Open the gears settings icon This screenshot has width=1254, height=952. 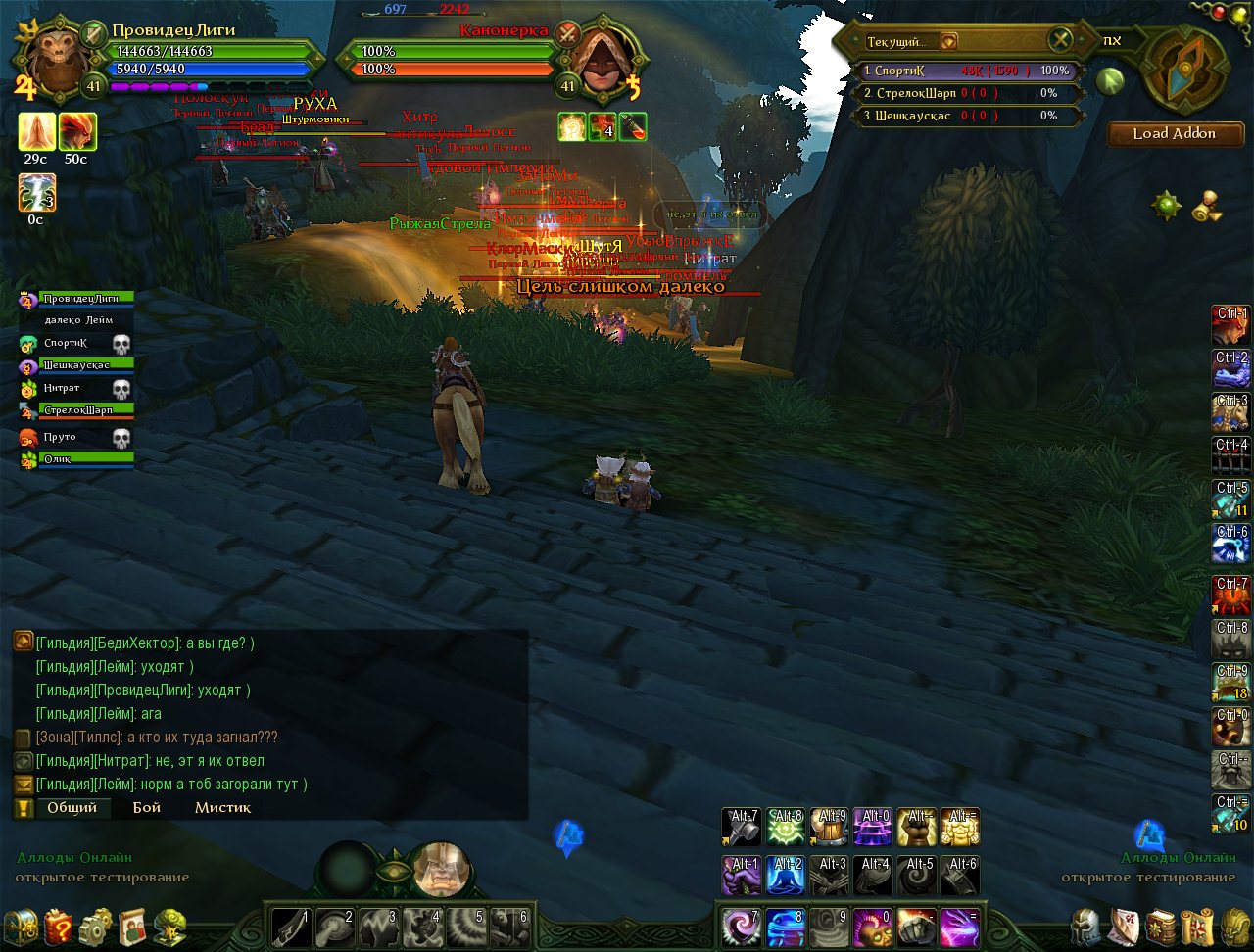(x=95, y=925)
